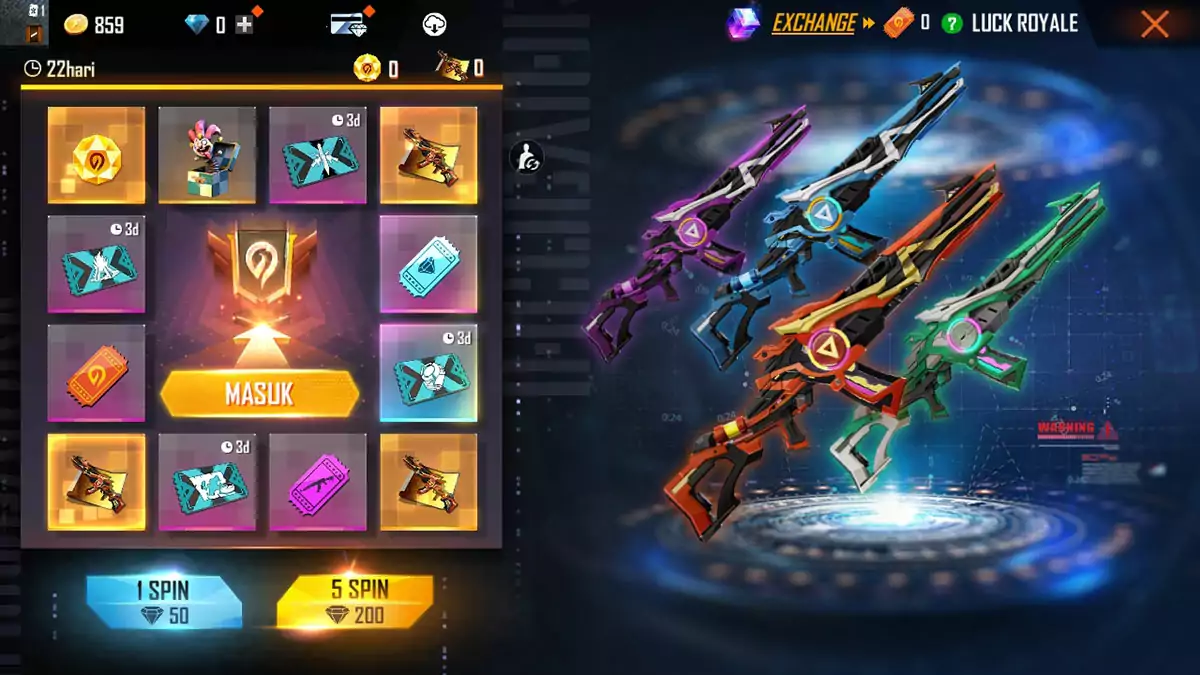Spin once for 50 diamonds

(x=164, y=603)
